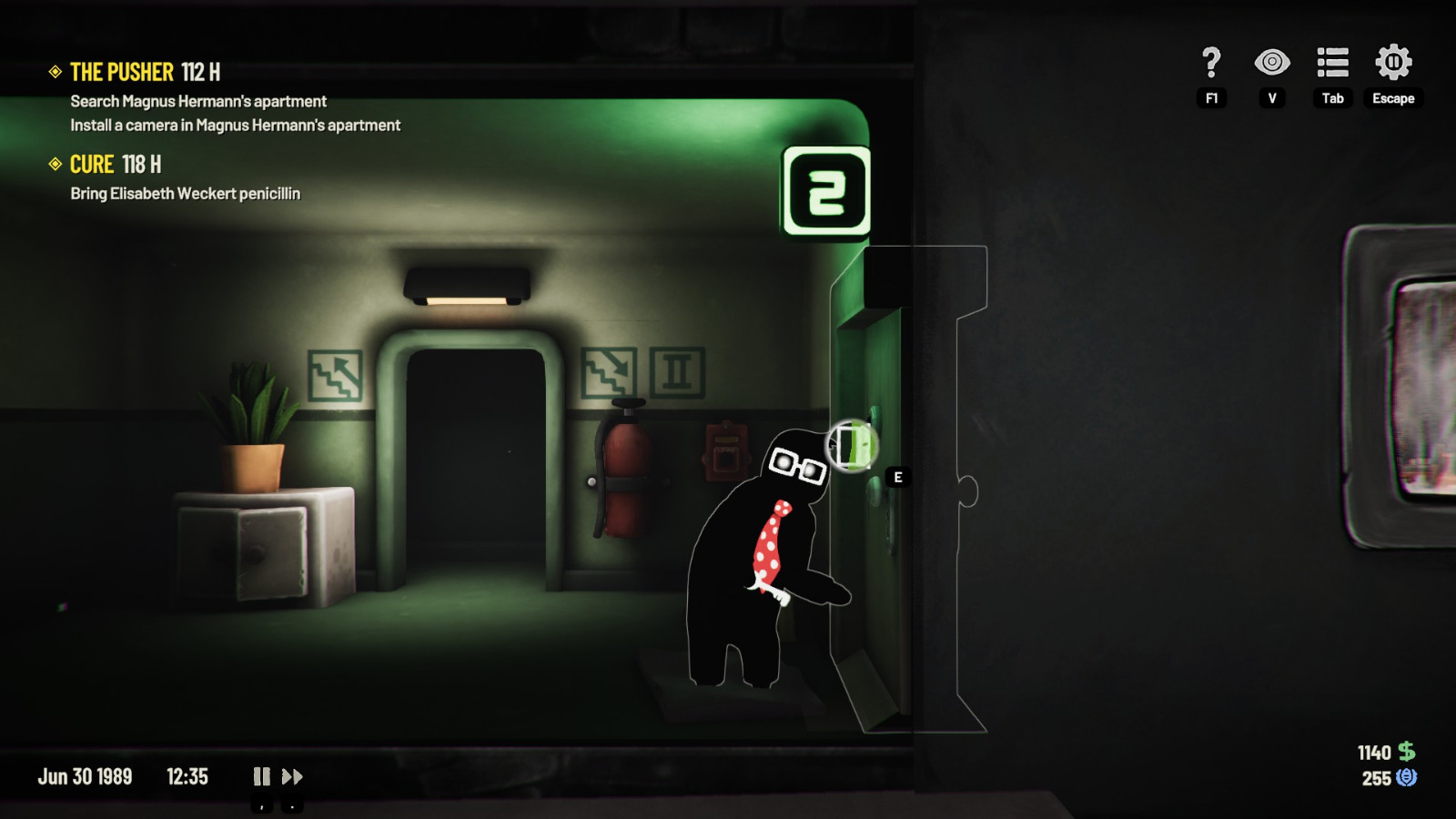The image size is (1456, 819).
Task: Click the Jun 30 1989 date display
Action: tap(86, 776)
